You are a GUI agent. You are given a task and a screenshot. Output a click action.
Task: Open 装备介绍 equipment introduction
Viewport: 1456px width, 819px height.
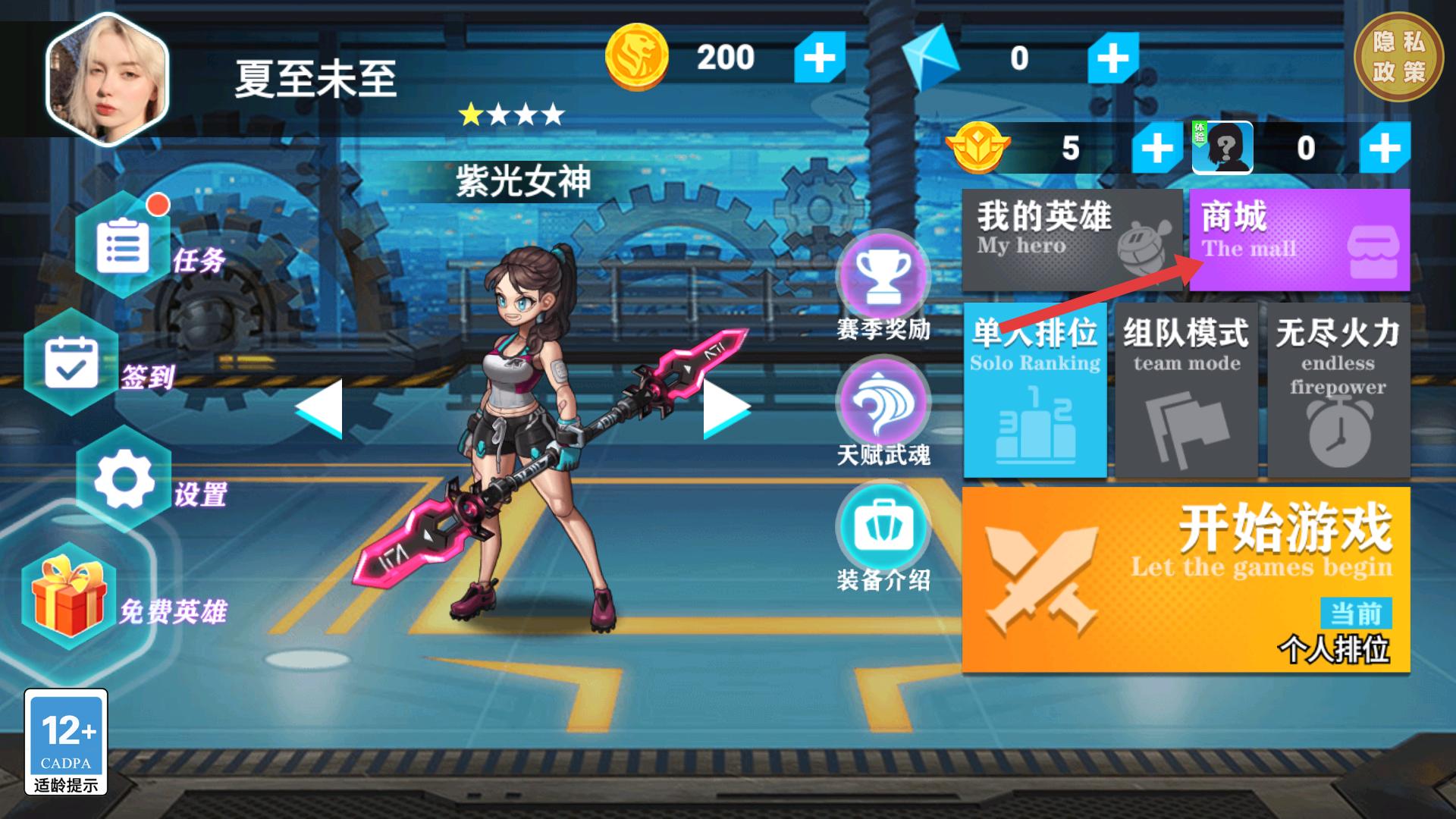(883, 527)
